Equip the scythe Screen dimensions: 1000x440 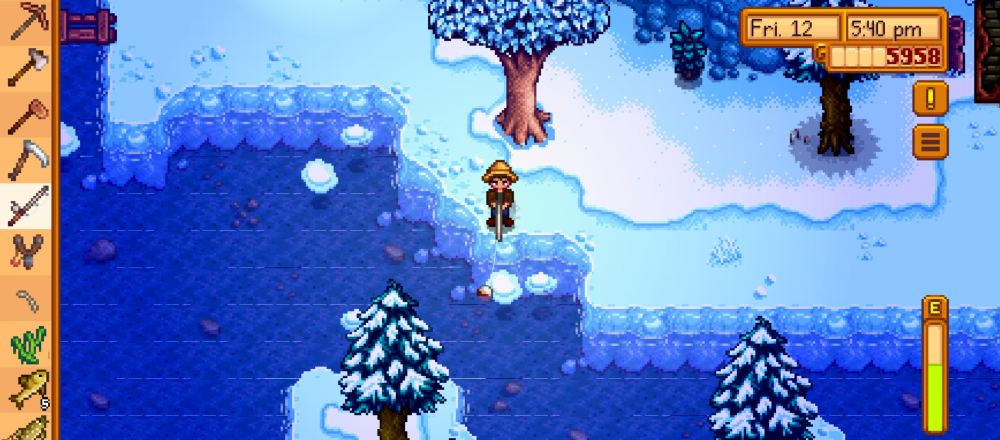coord(28,160)
